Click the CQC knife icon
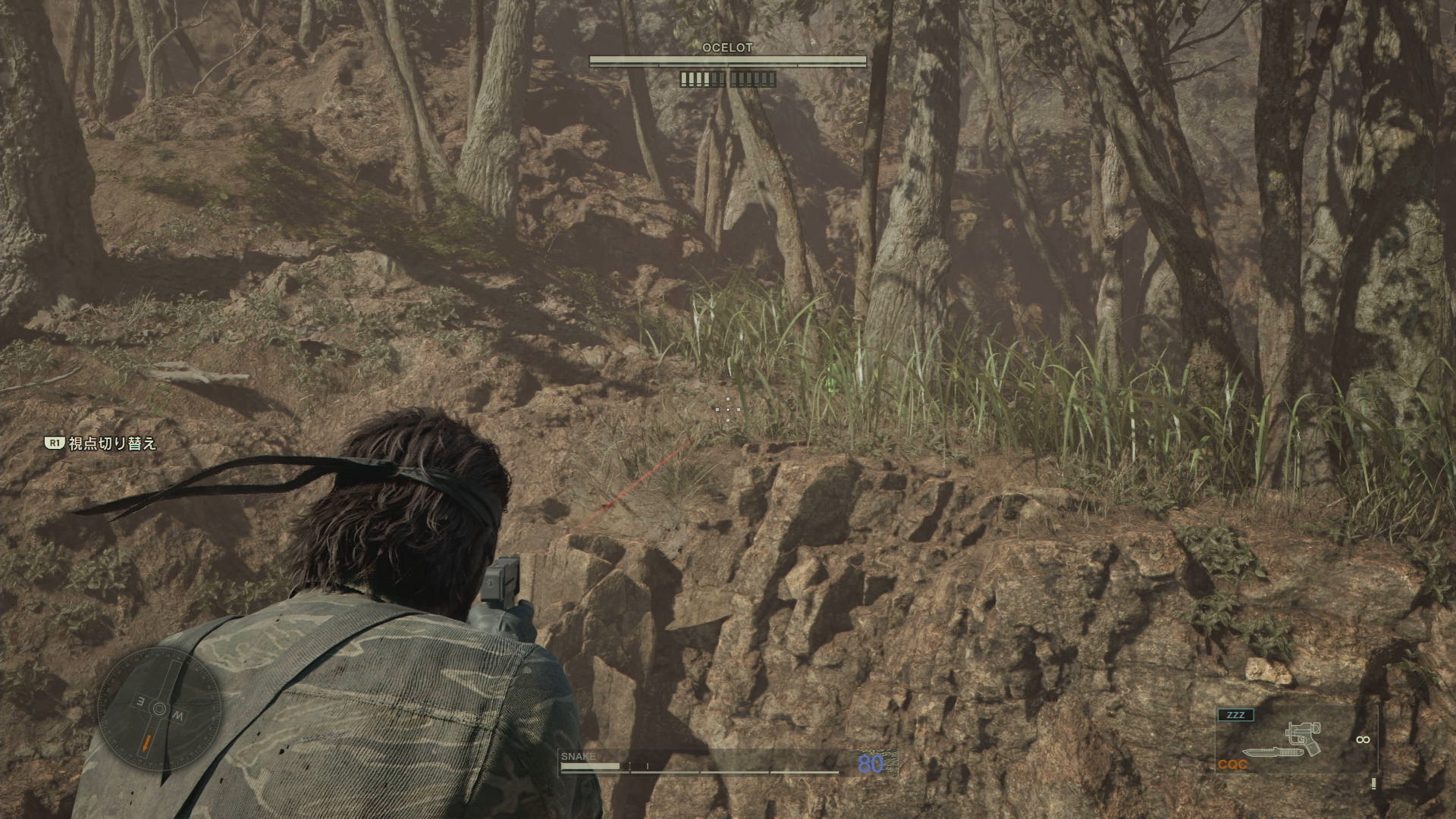 [1271, 752]
